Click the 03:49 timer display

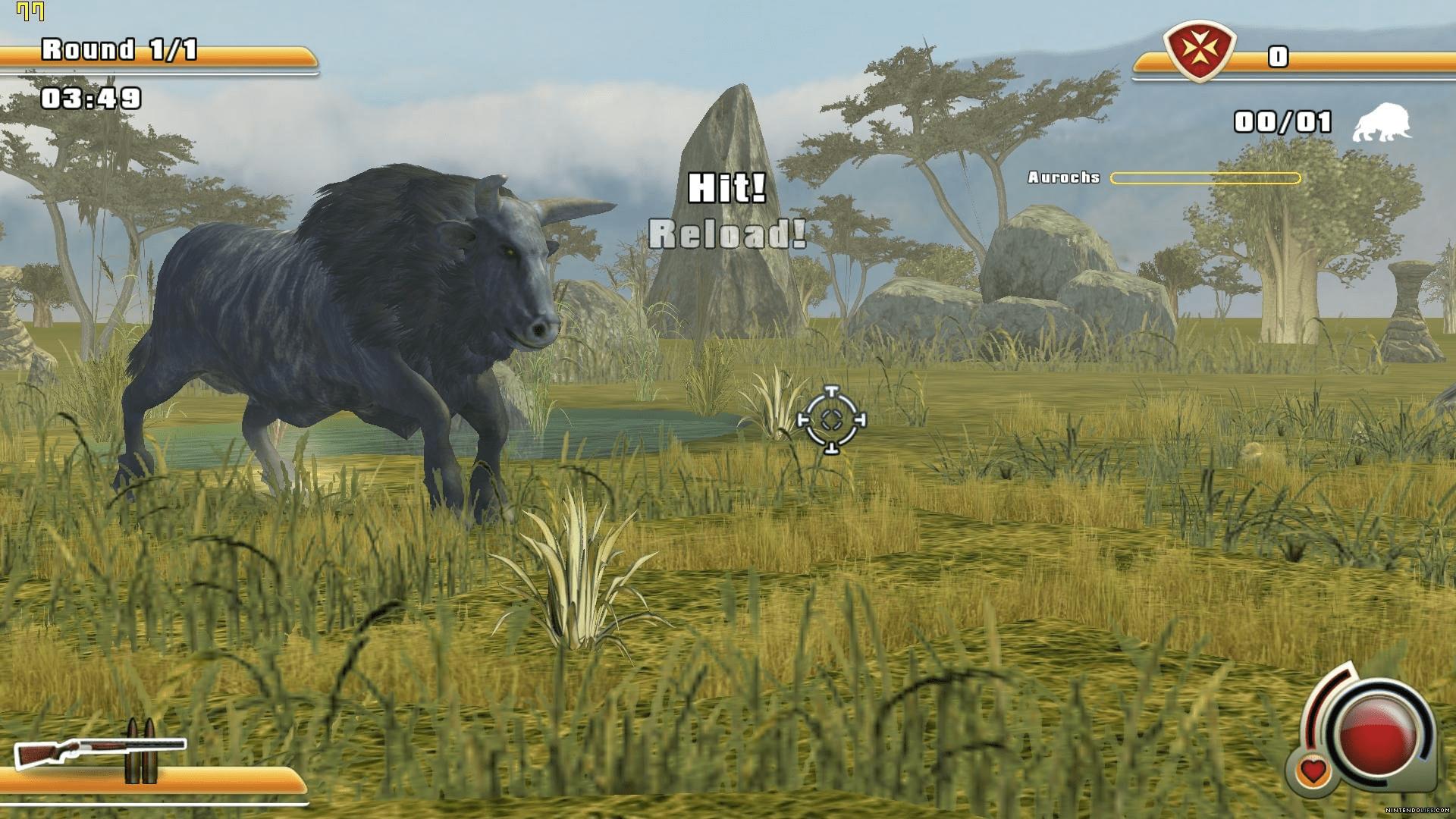[x=91, y=97]
